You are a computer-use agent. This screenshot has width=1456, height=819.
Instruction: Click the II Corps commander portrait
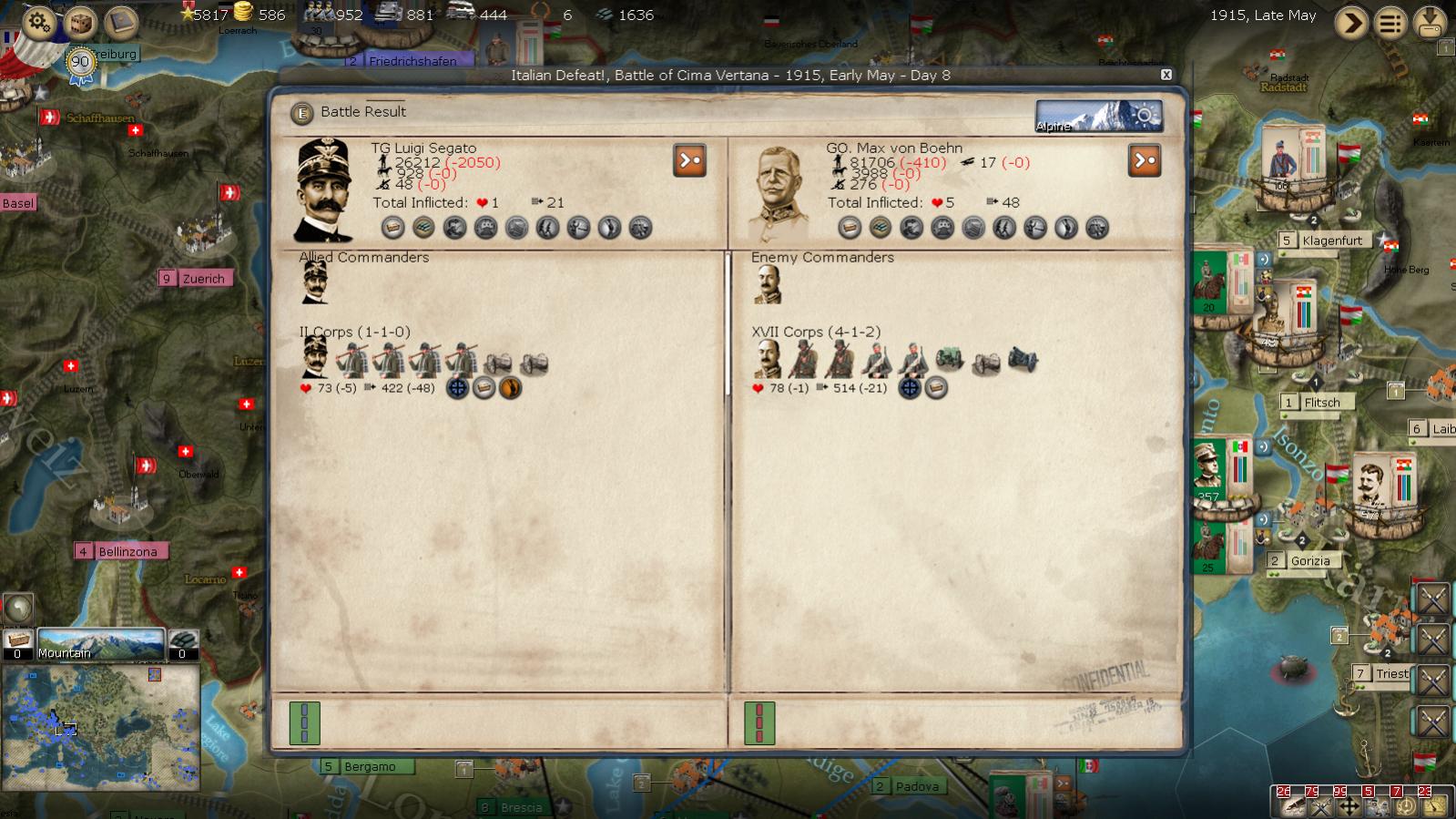[x=315, y=356]
